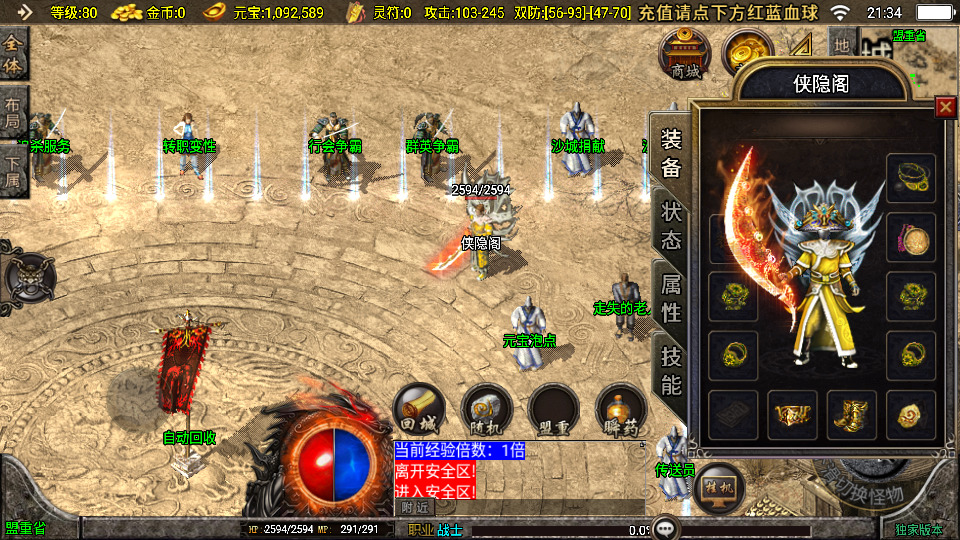960x540 pixels.
Task: Open the map via the 地 button
Action: pyautogui.click(x=842, y=46)
